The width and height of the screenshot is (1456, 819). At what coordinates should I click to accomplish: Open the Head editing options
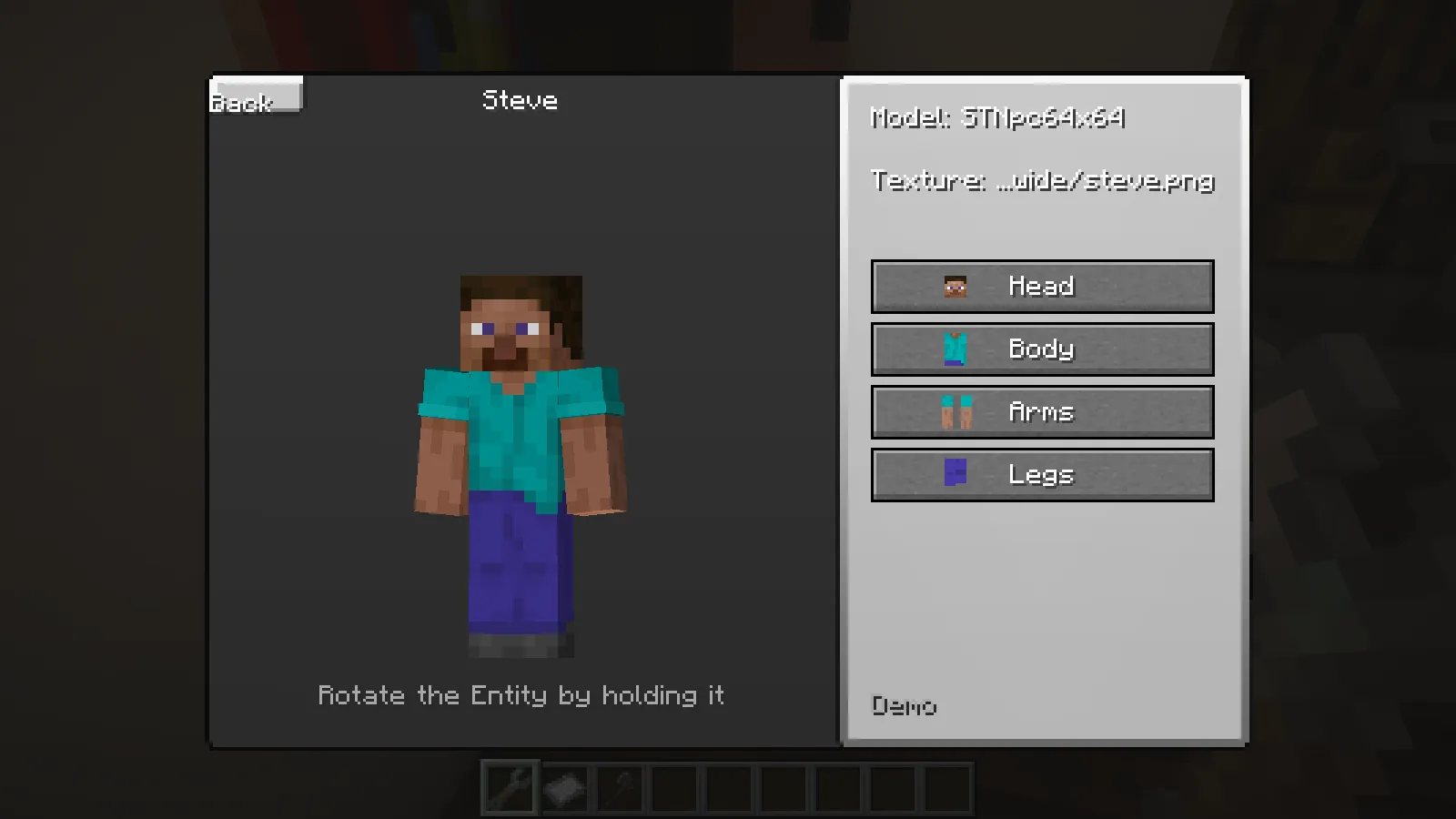tap(1042, 285)
